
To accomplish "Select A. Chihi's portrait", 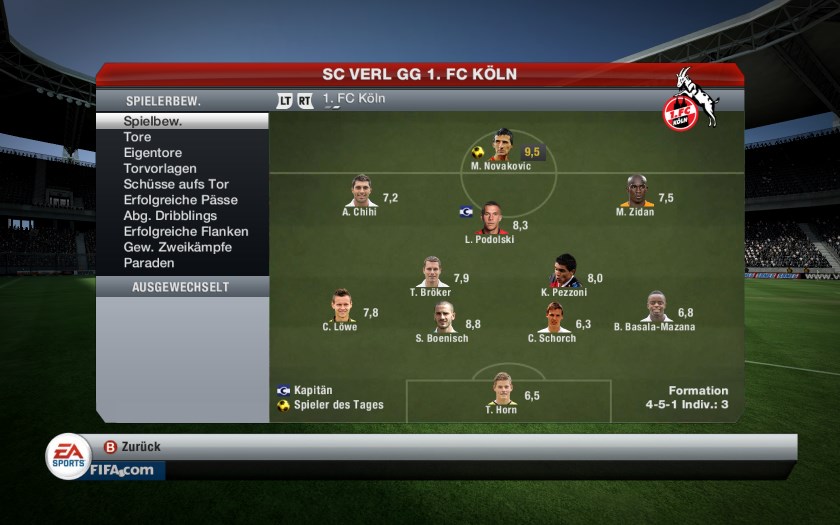I will [362, 192].
